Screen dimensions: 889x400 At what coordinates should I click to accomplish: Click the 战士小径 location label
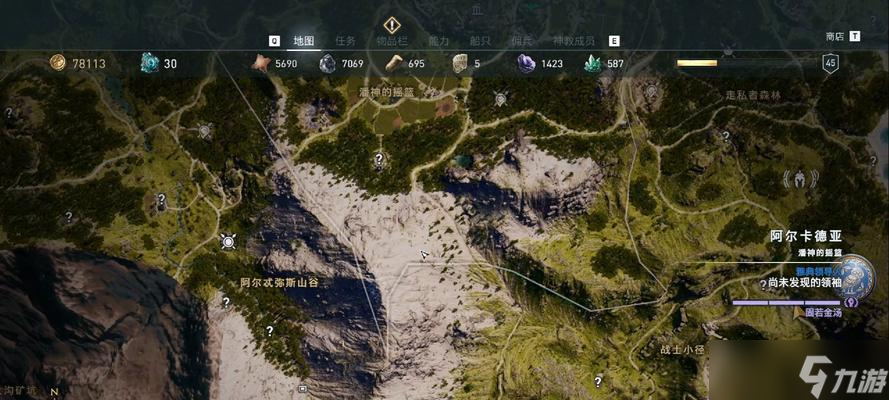tap(682, 350)
